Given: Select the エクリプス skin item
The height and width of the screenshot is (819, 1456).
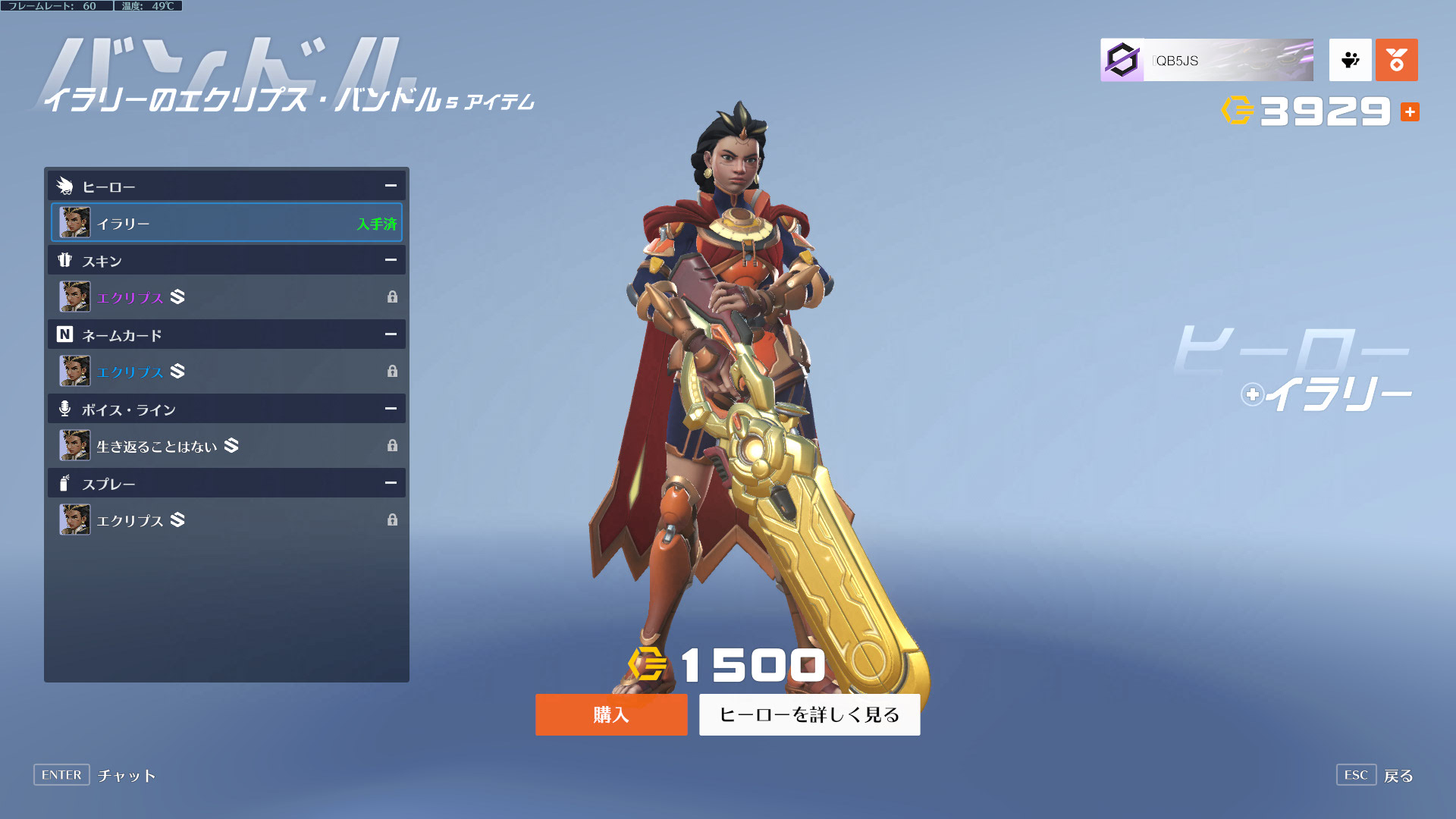Looking at the screenshot, I should coord(226,297).
